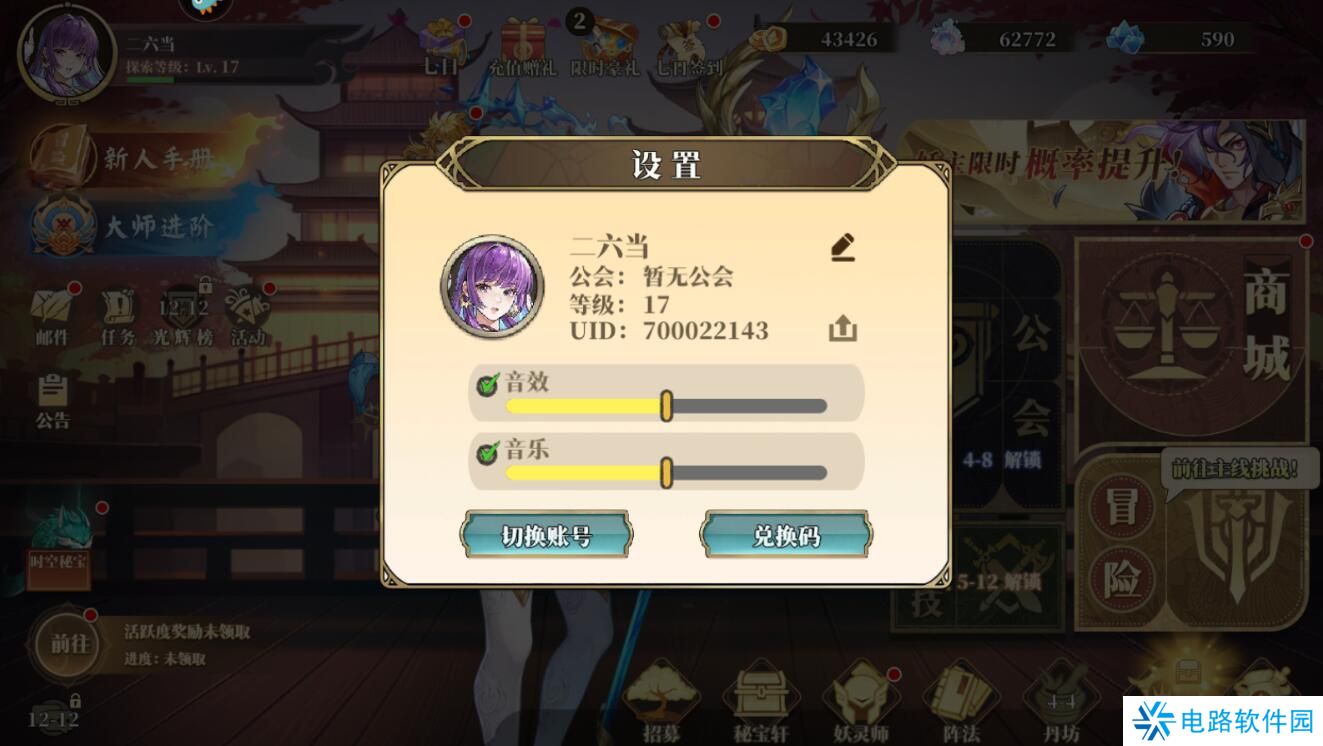Click the edit pencil beside 二六当

click(x=842, y=249)
